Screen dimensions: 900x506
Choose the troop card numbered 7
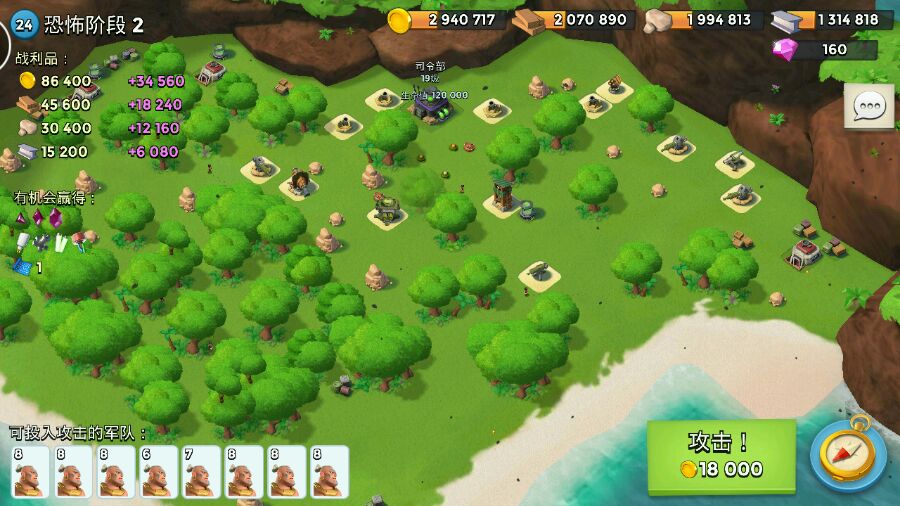201,471
